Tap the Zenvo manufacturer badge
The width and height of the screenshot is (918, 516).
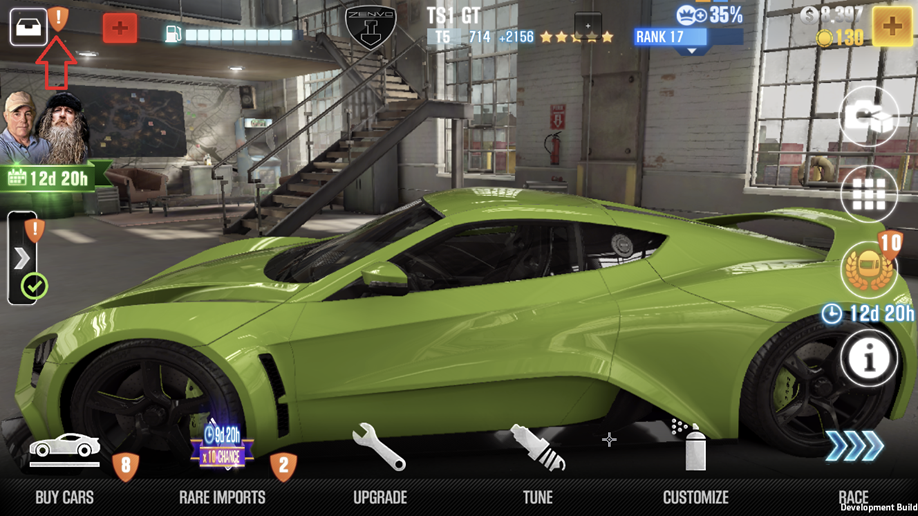371,27
